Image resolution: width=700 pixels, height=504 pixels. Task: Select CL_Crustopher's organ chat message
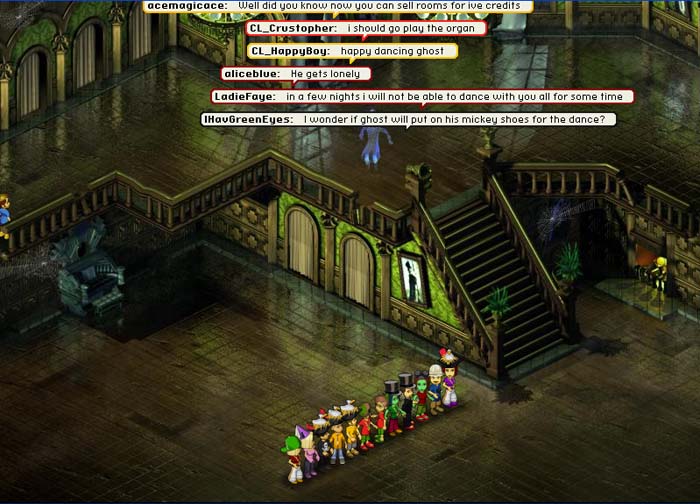click(x=365, y=28)
